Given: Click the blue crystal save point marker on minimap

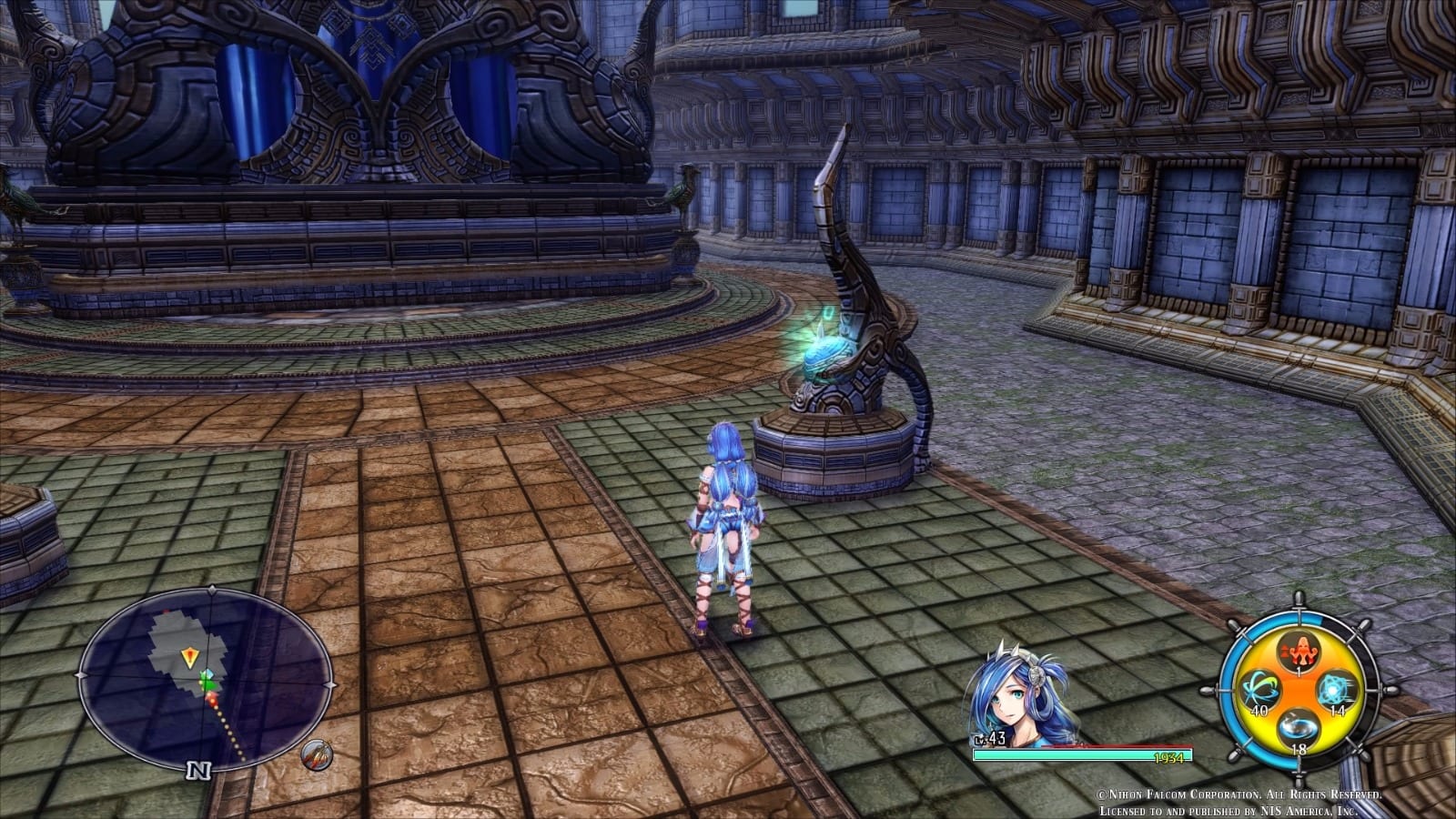Looking at the screenshot, I should tap(208, 673).
